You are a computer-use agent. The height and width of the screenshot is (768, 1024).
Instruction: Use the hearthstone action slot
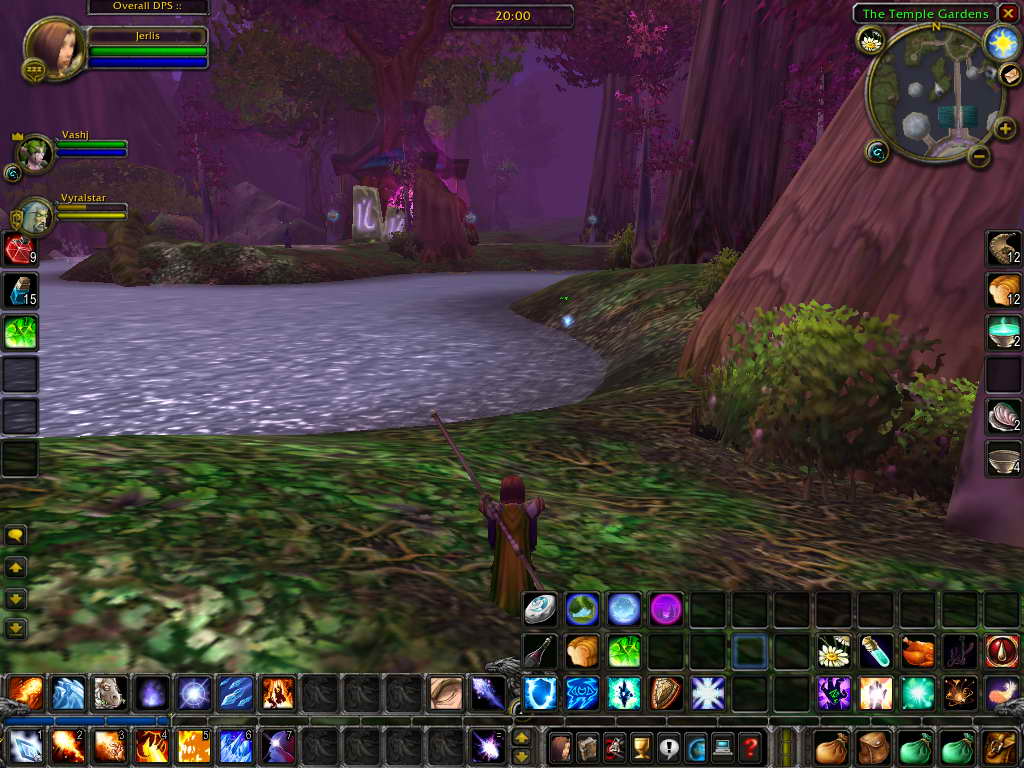(x=540, y=609)
